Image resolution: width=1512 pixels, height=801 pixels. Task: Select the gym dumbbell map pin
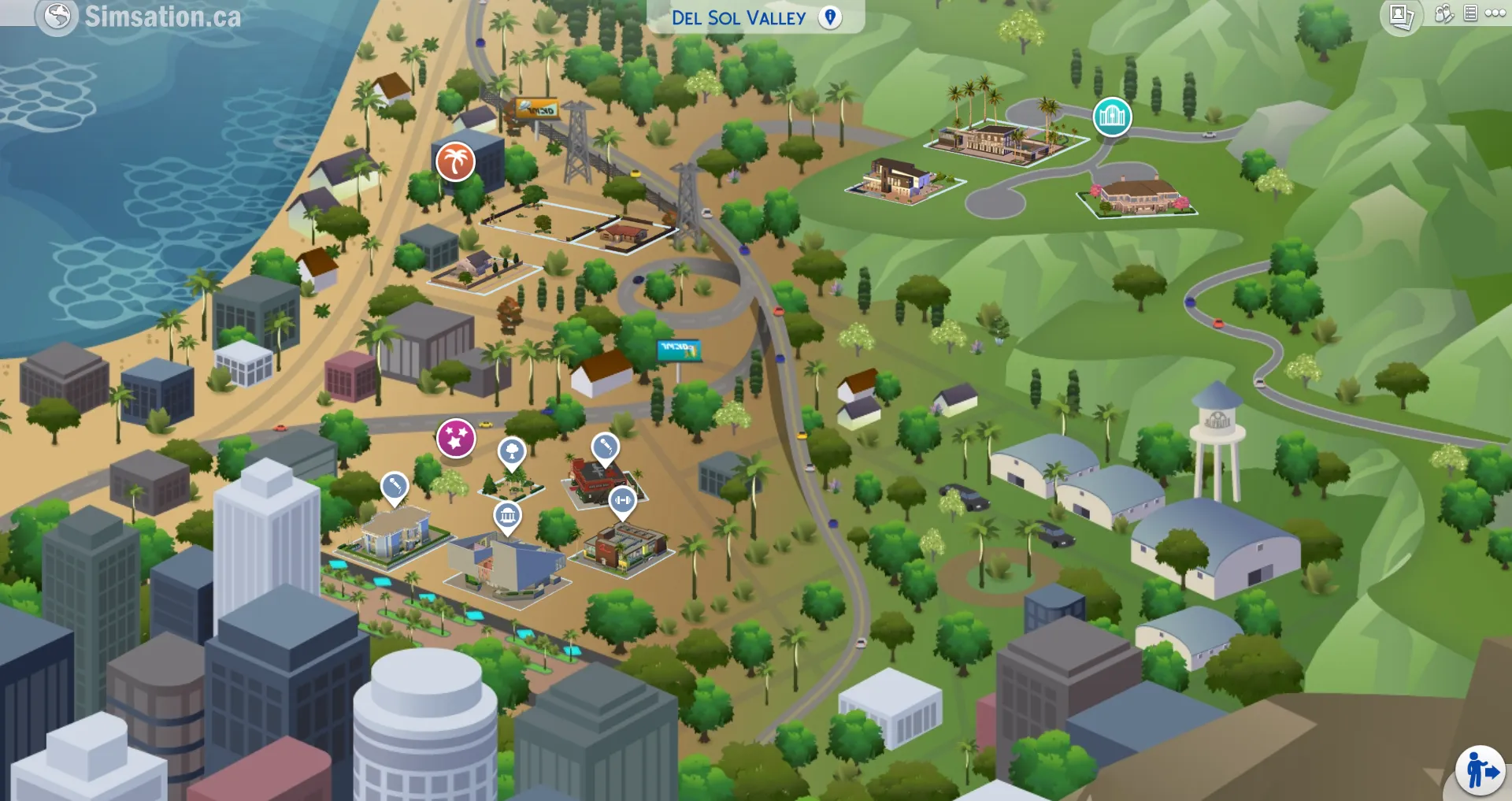click(x=622, y=501)
